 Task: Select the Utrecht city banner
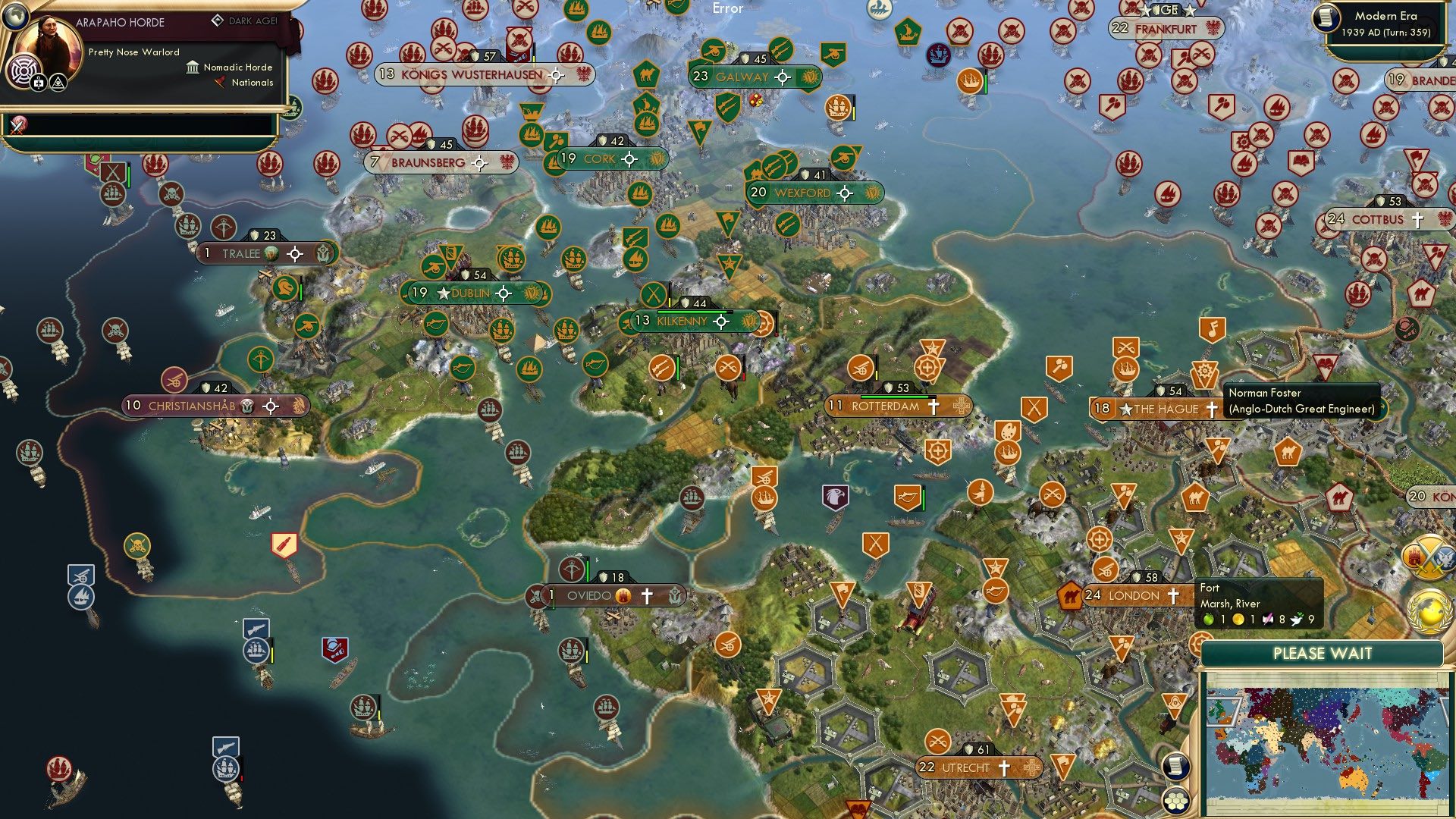point(965,768)
